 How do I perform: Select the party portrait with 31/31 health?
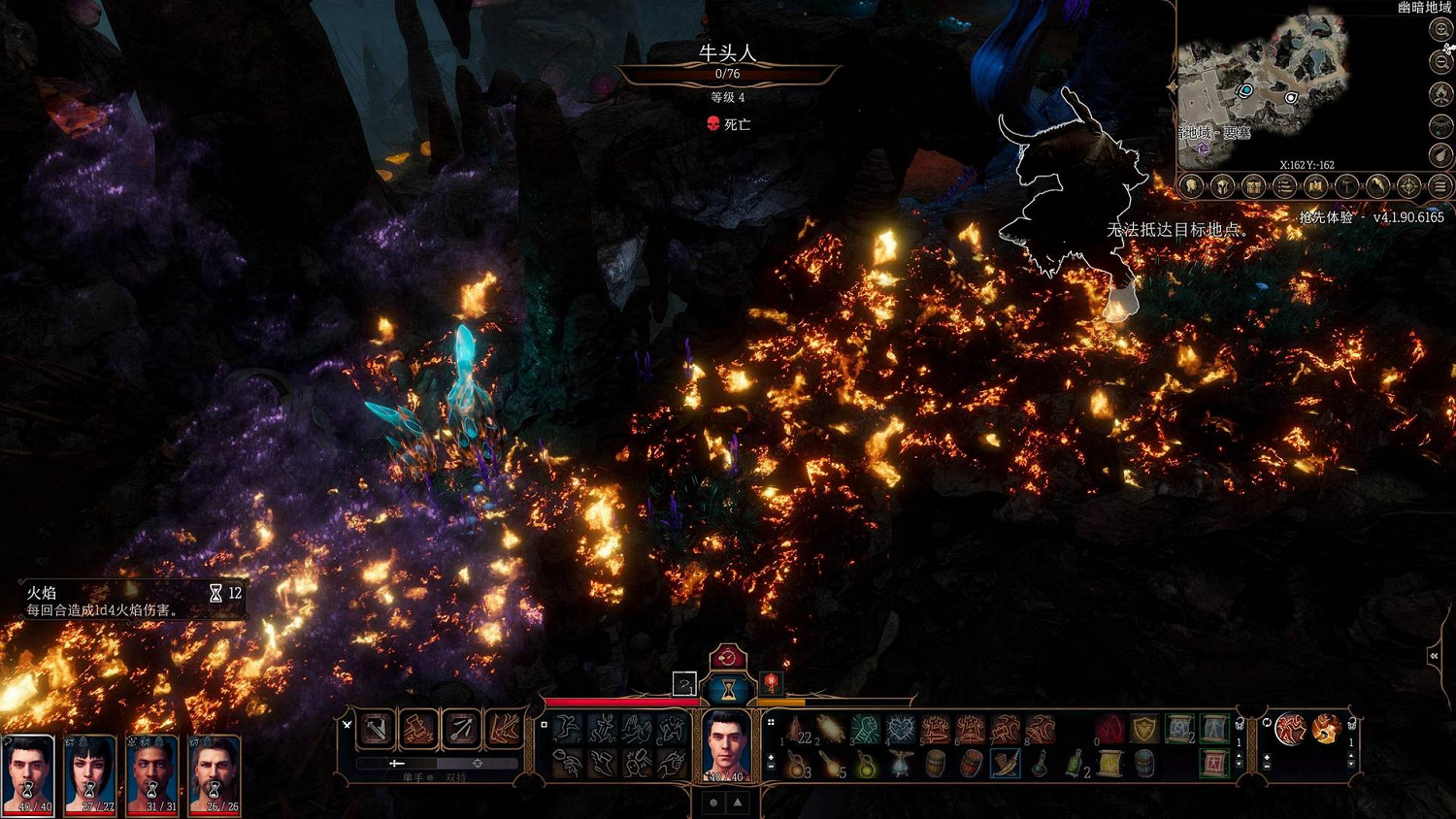pyautogui.click(x=152, y=773)
